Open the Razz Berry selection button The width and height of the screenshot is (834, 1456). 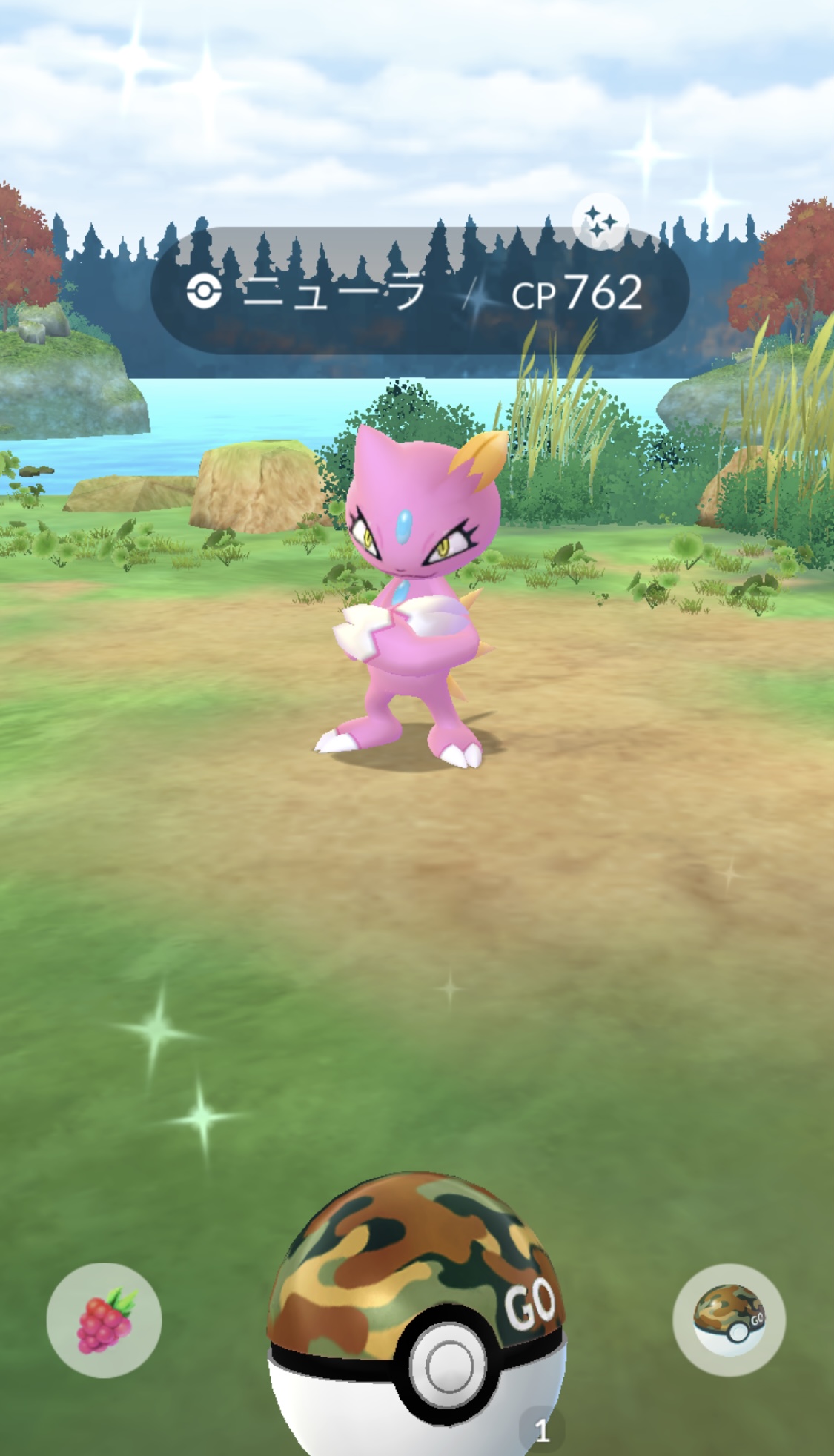(104, 1320)
